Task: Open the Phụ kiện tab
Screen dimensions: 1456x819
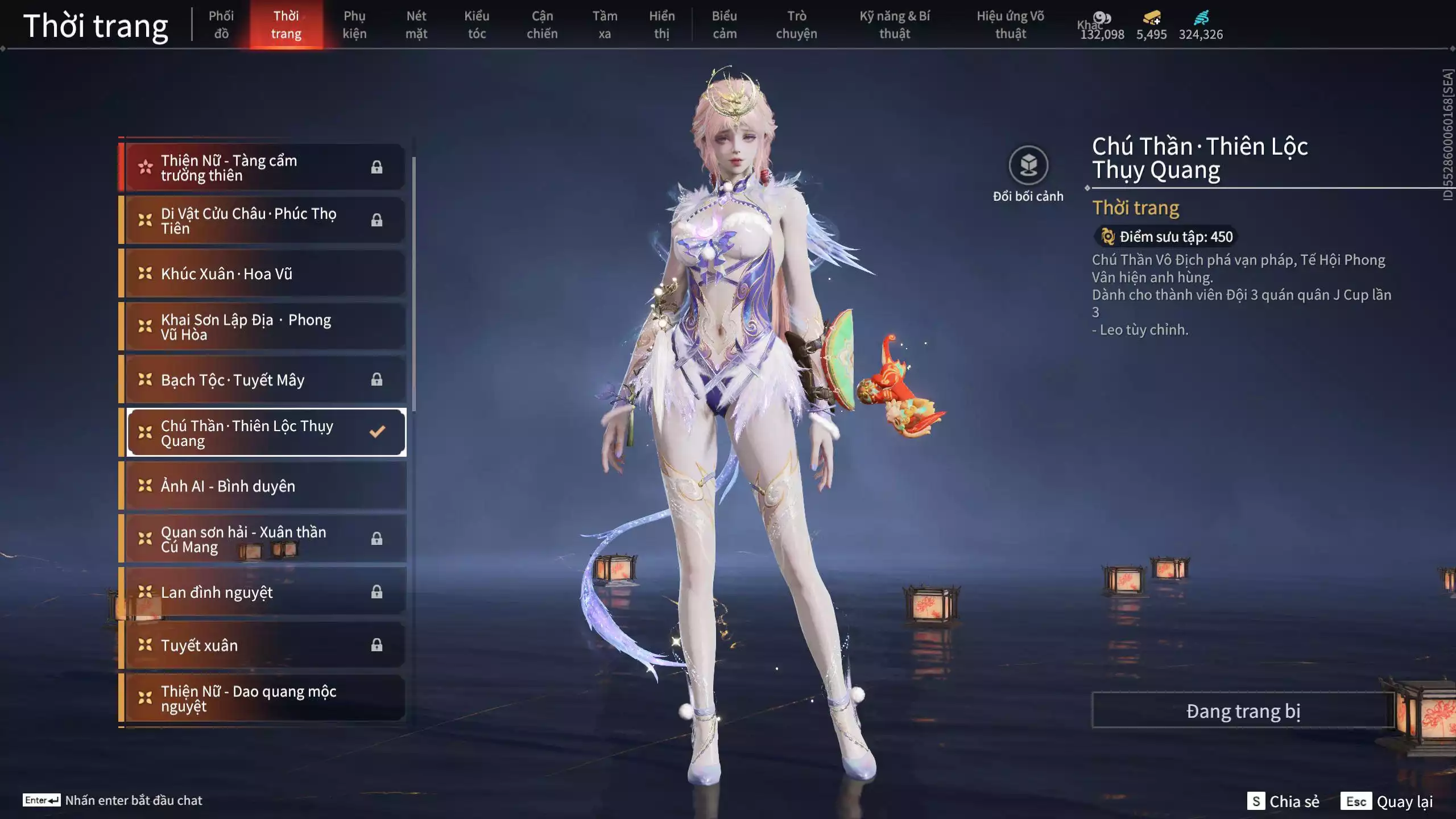Action: (354, 24)
